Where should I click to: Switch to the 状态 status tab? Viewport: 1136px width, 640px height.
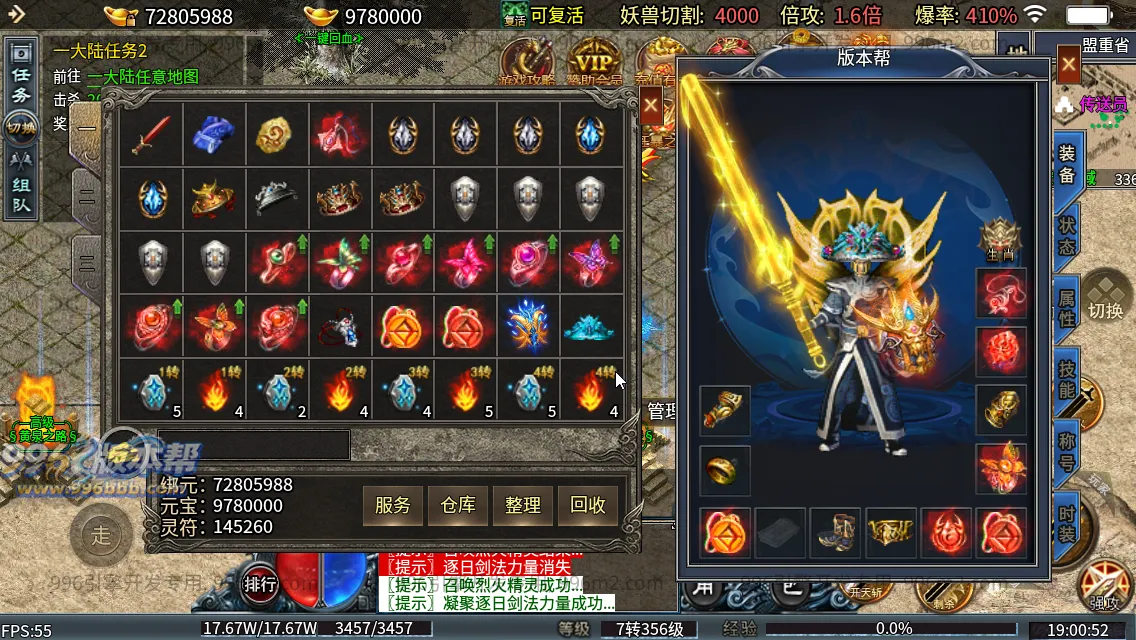[x=1067, y=233]
